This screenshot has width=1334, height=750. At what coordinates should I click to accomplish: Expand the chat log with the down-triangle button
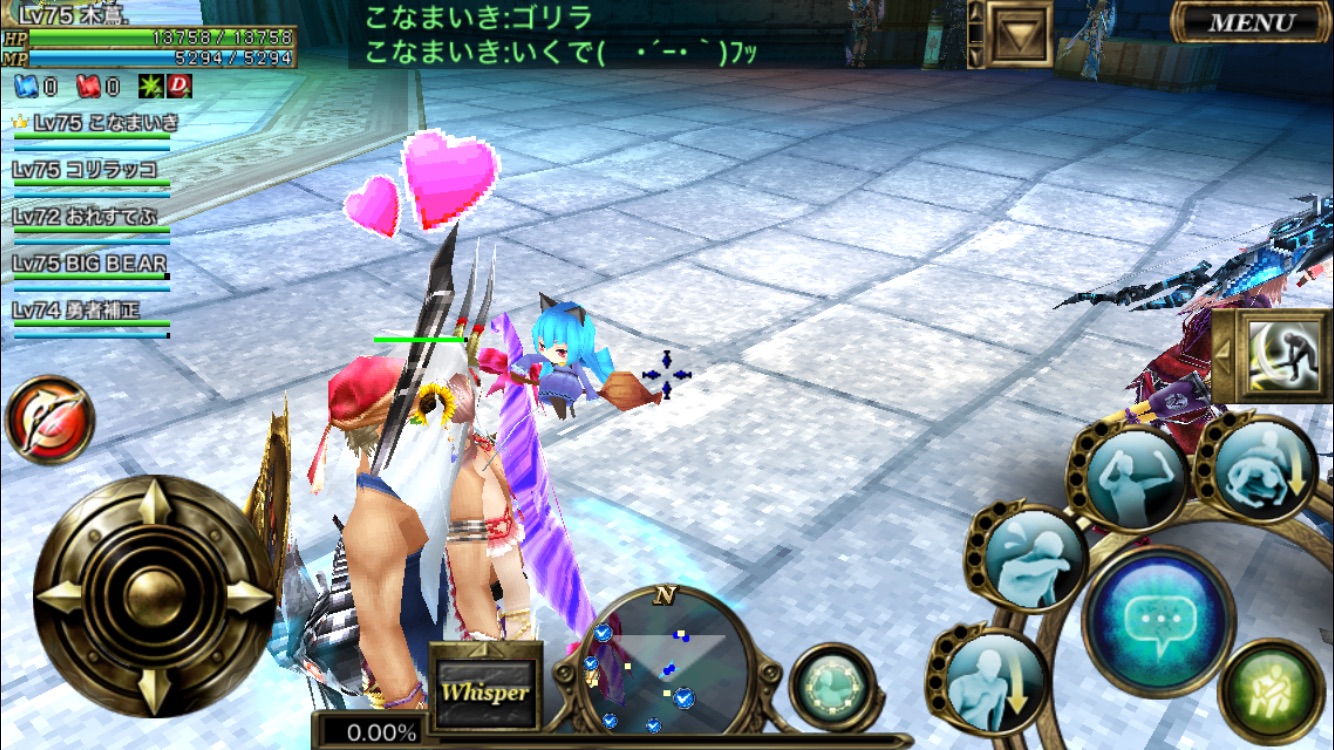1019,35
